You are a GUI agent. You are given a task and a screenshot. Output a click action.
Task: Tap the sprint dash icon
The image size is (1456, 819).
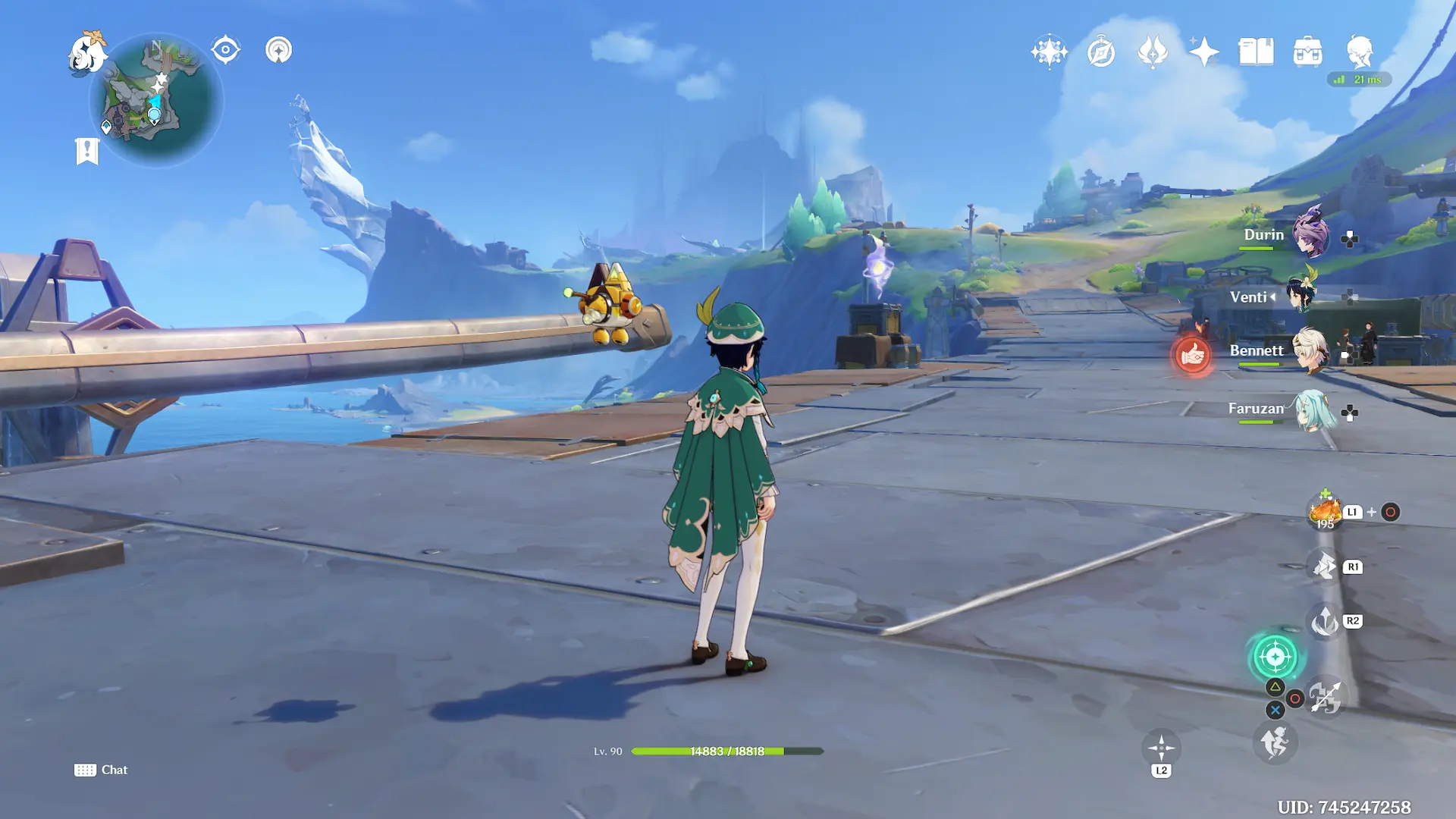(x=1275, y=742)
